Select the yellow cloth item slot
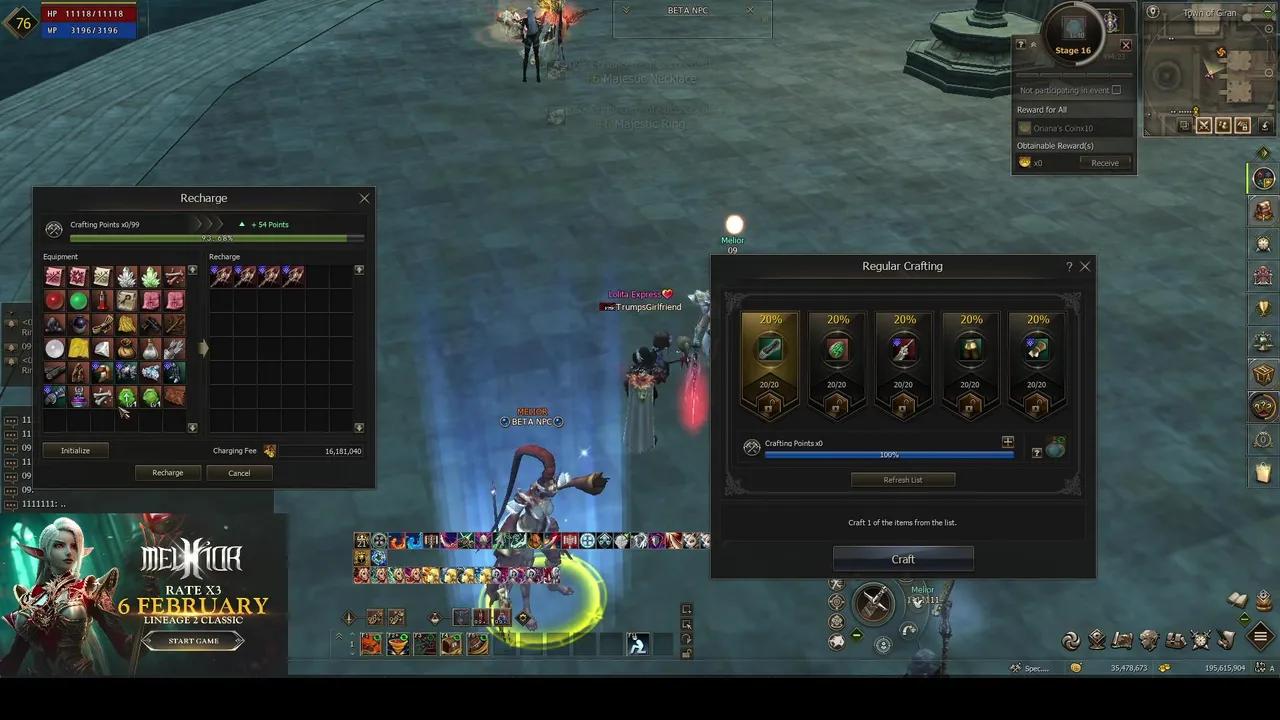 click(78, 348)
